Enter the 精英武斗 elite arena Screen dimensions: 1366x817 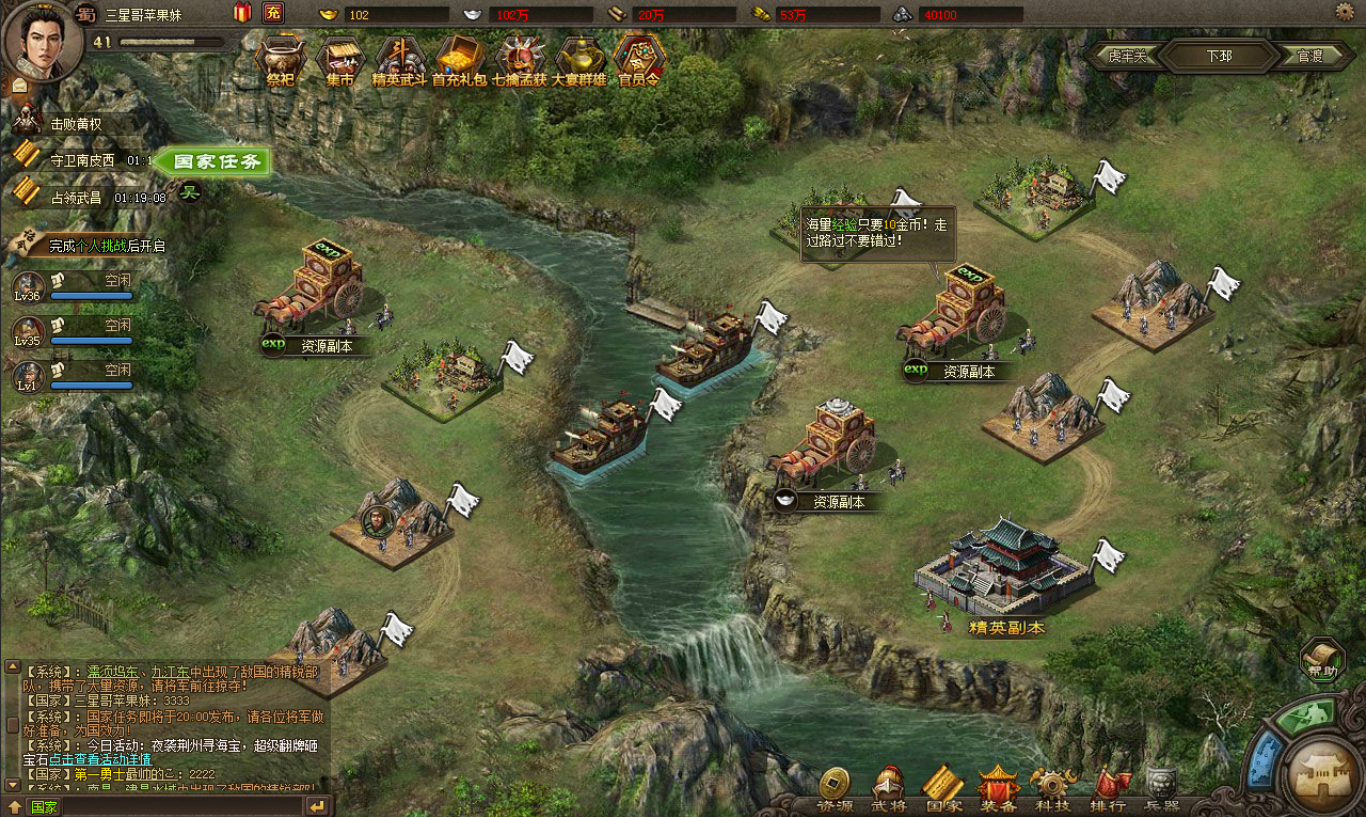tap(400, 60)
